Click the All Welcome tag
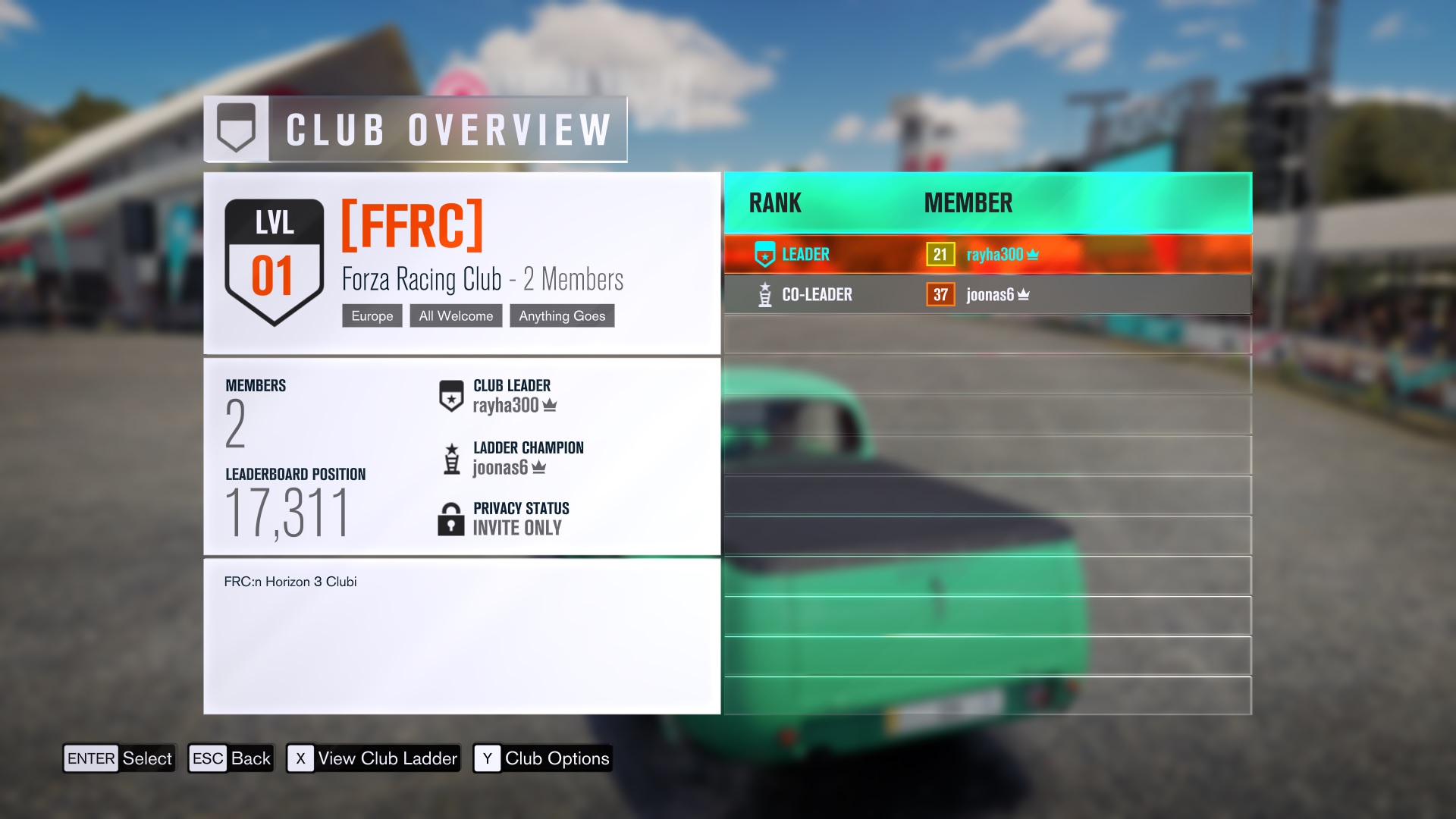Viewport: 1456px width, 819px height. click(x=456, y=316)
